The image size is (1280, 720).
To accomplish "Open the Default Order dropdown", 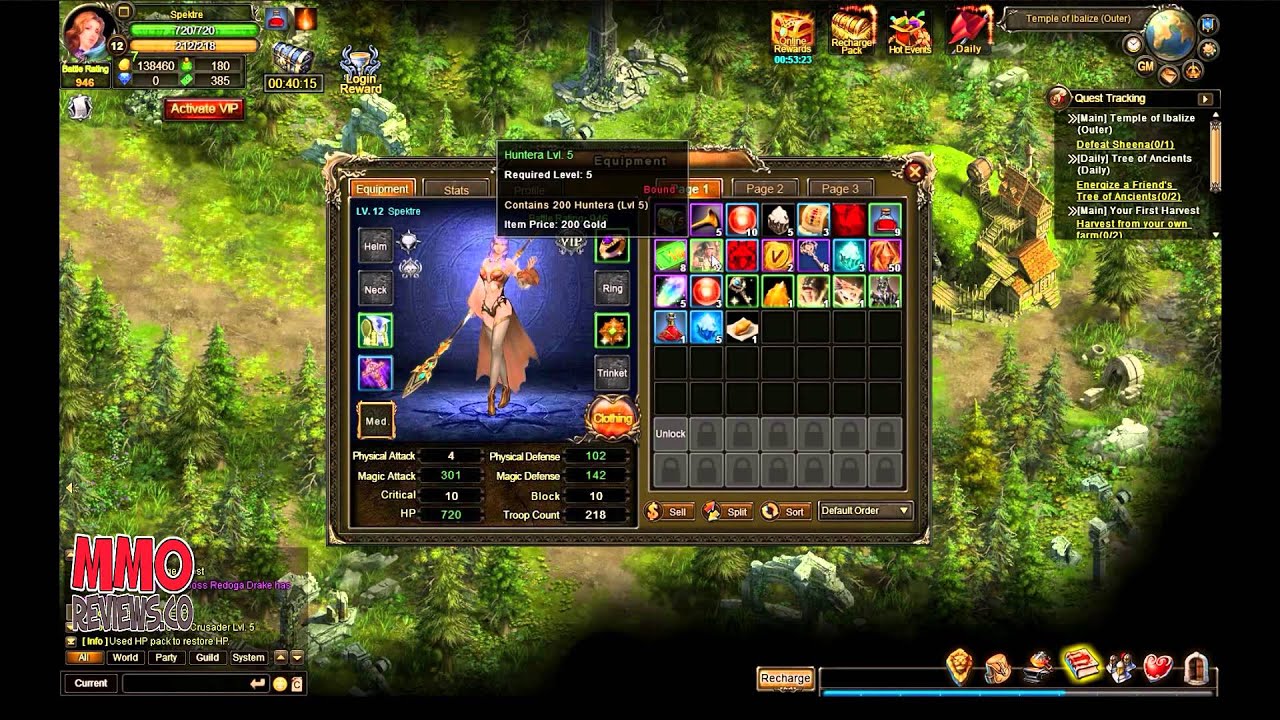I will (865, 511).
